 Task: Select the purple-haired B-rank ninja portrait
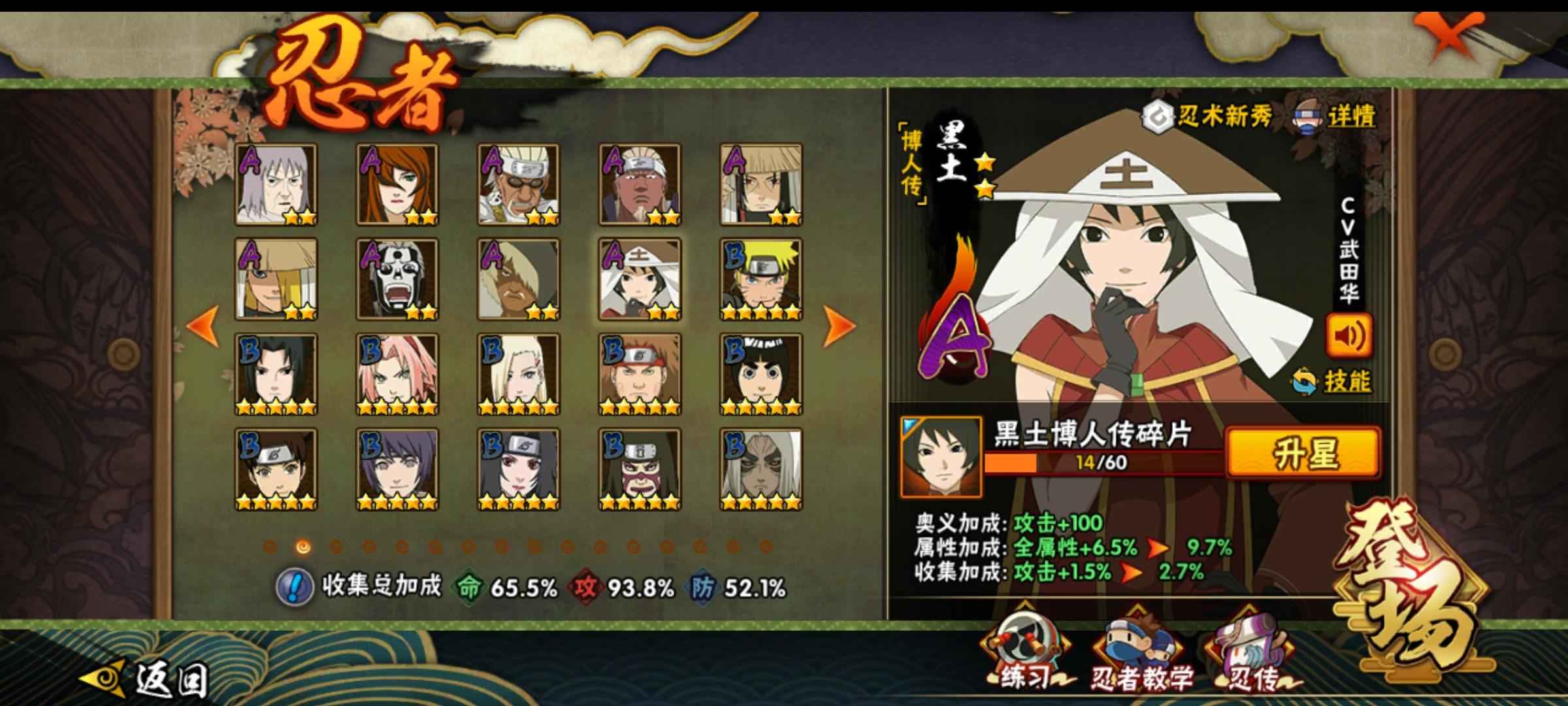(397, 469)
